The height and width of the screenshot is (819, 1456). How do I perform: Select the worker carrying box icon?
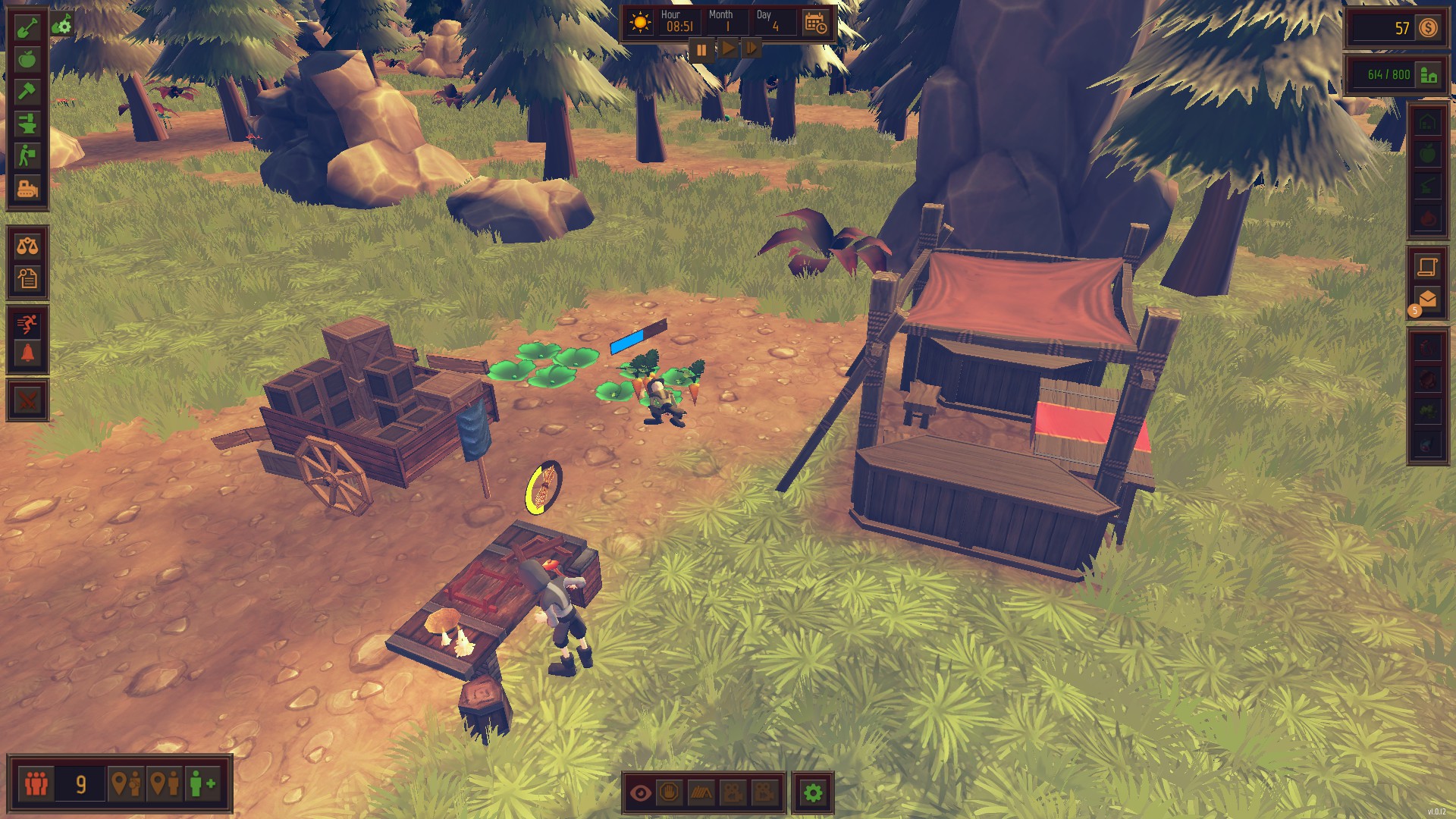[27, 156]
